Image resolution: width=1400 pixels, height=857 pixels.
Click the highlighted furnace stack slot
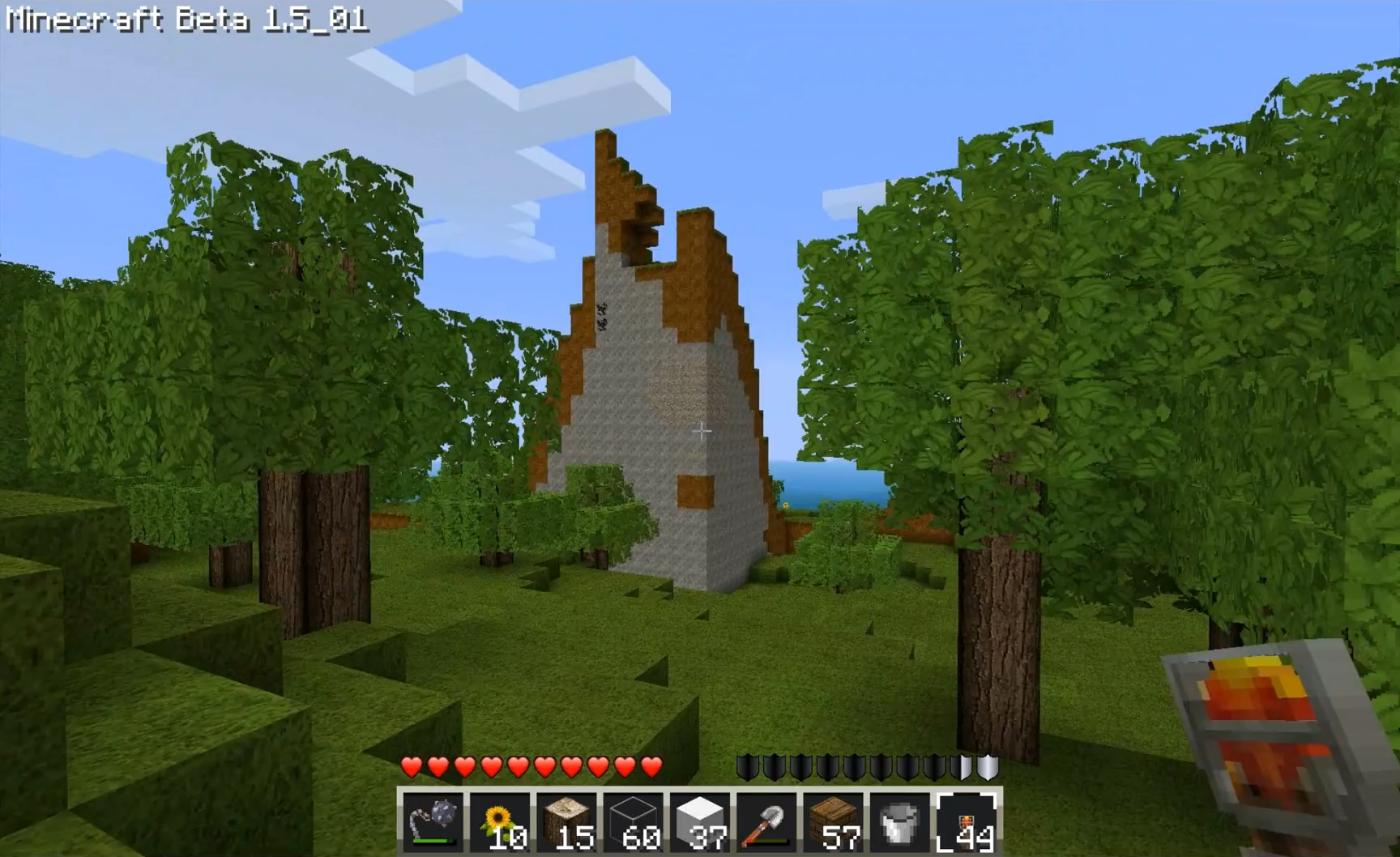coord(966,821)
